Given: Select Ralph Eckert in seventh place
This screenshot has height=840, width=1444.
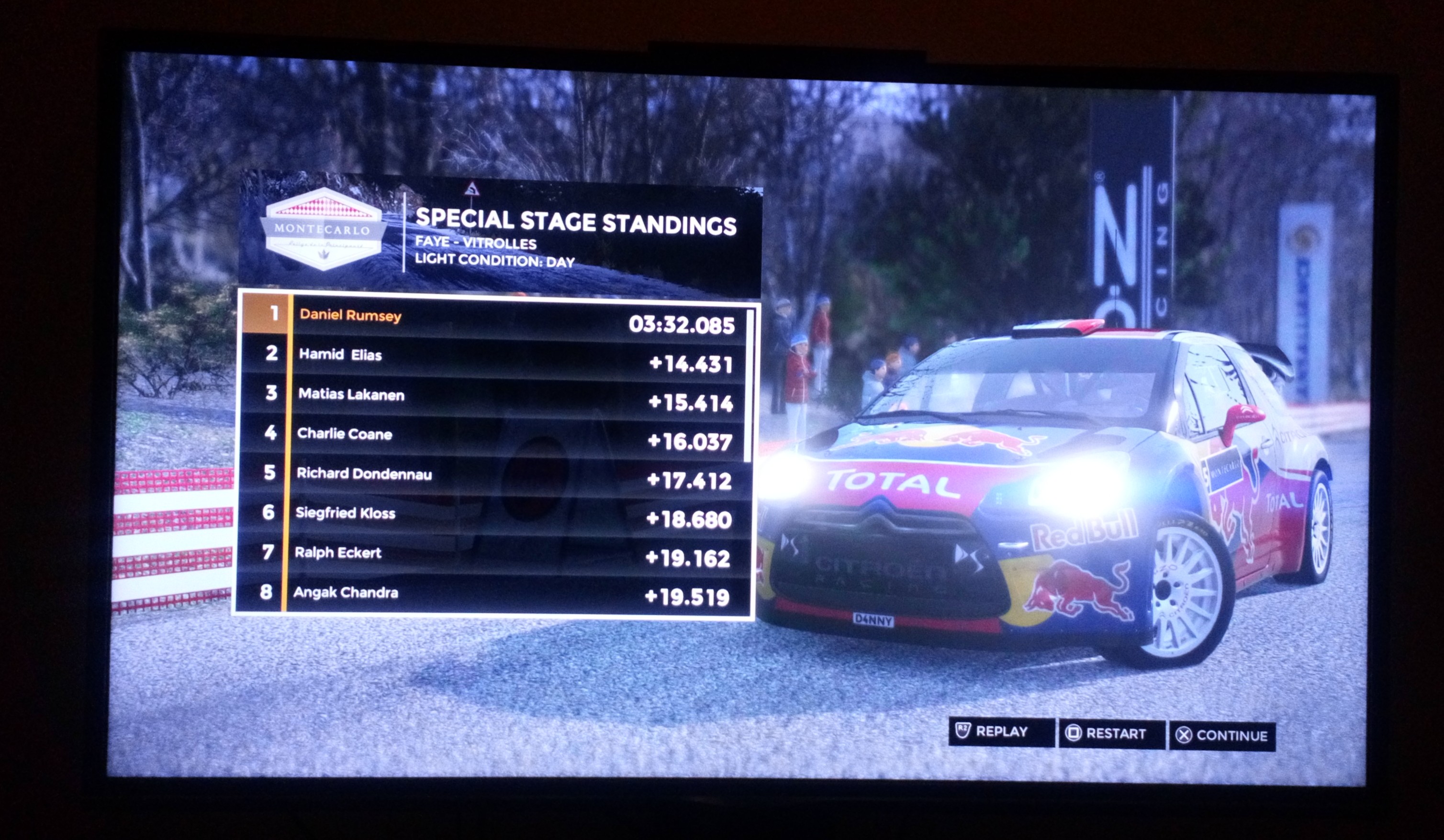Looking at the screenshot, I should 492,555.
